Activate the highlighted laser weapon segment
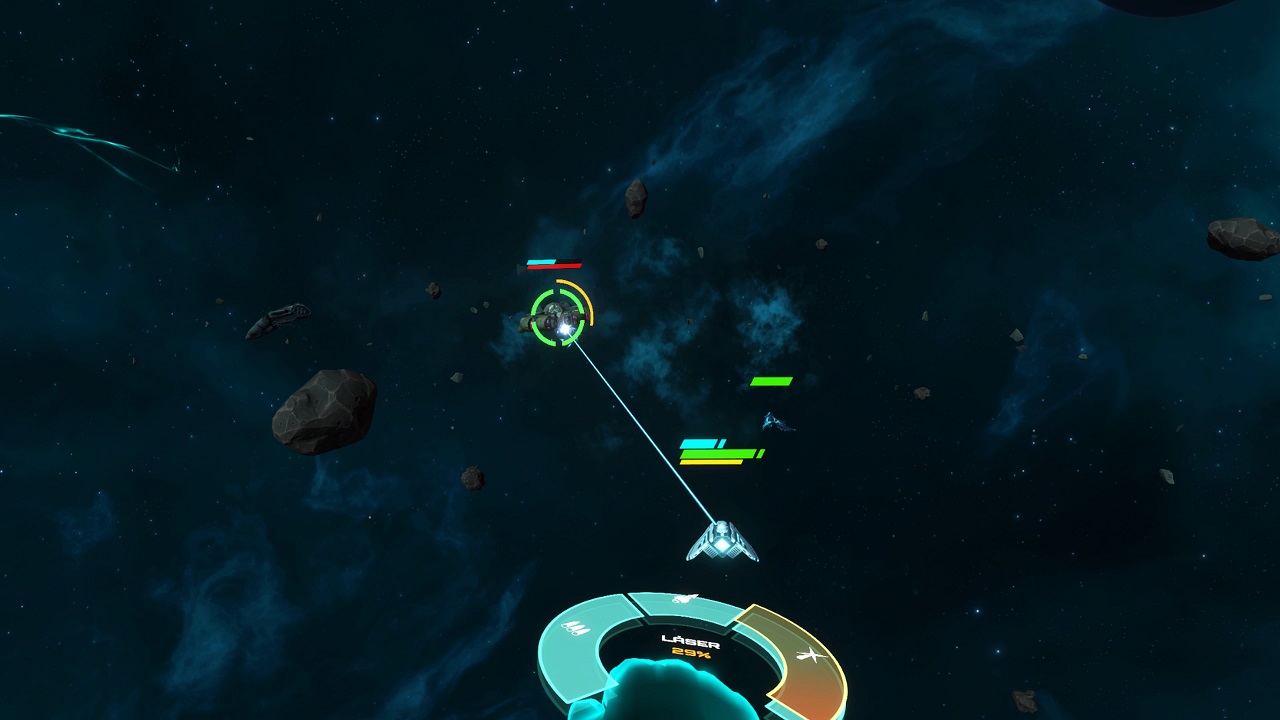Viewport: 1280px width, 720px height. click(806, 657)
